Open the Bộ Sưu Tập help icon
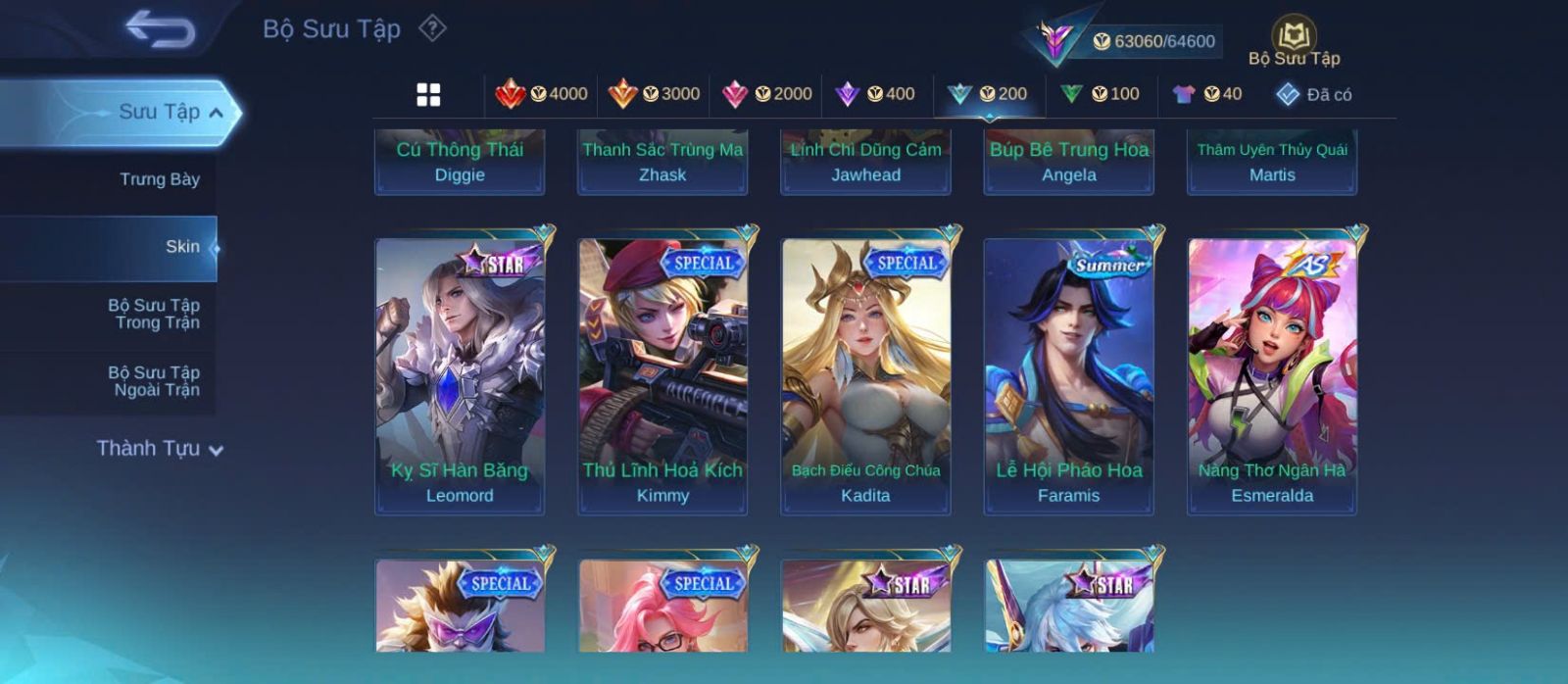The image size is (1568, 684). pos(432,28)
